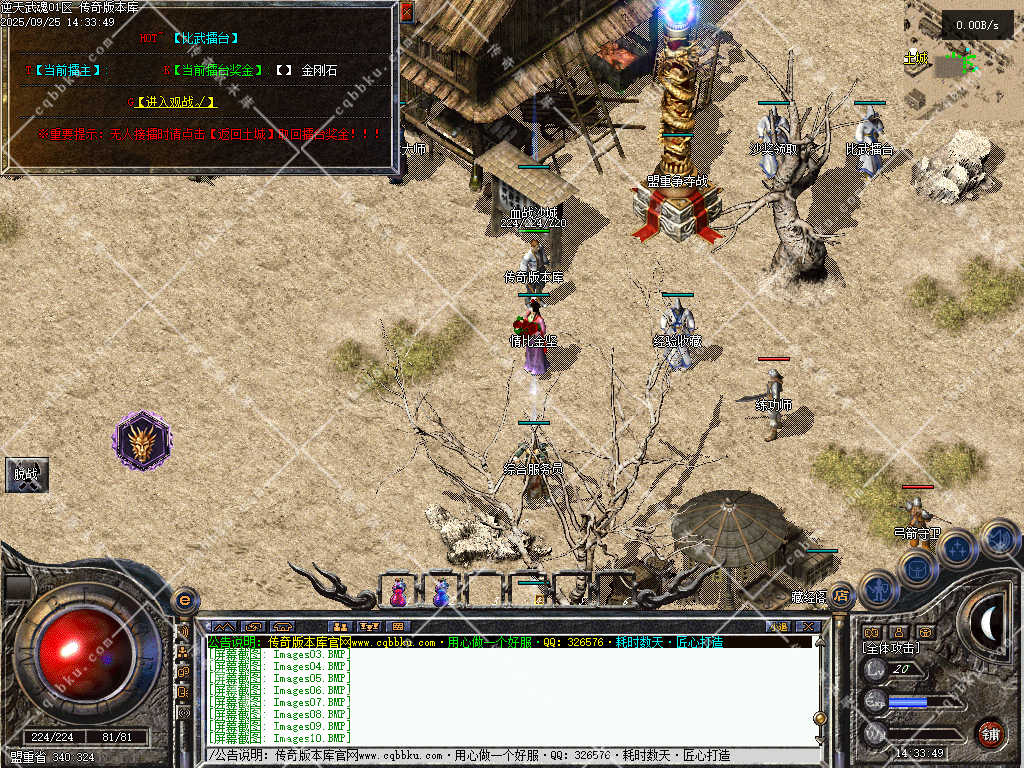Use the red potion in belt slot

click(x=398, y=592)
